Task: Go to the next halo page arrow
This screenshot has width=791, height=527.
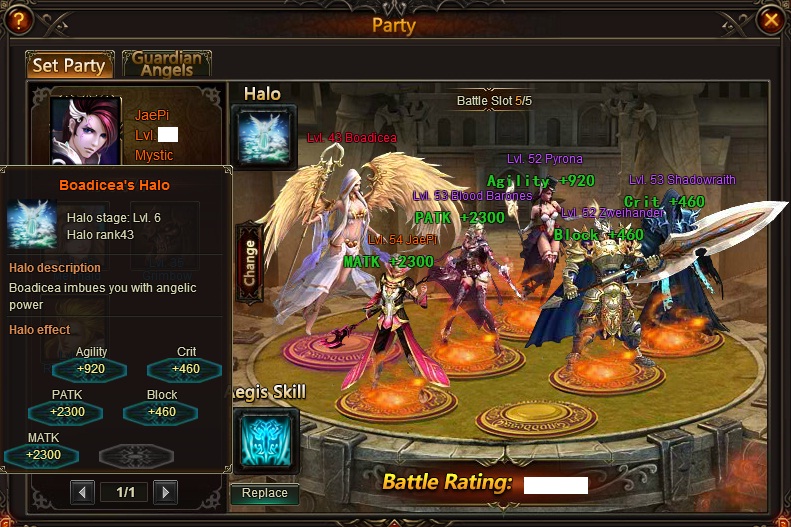Action: click(x=165, y=492)
